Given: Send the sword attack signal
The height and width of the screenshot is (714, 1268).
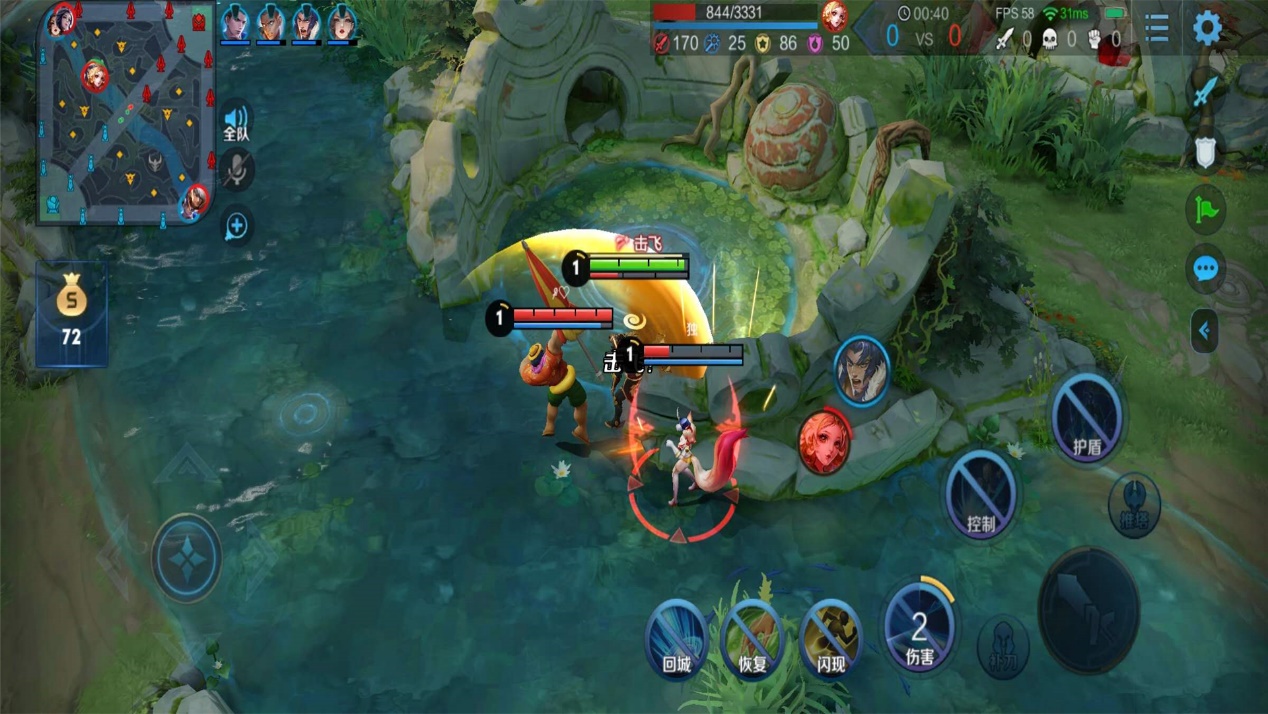Looking at the screenshot, I should click(1206, 91).
